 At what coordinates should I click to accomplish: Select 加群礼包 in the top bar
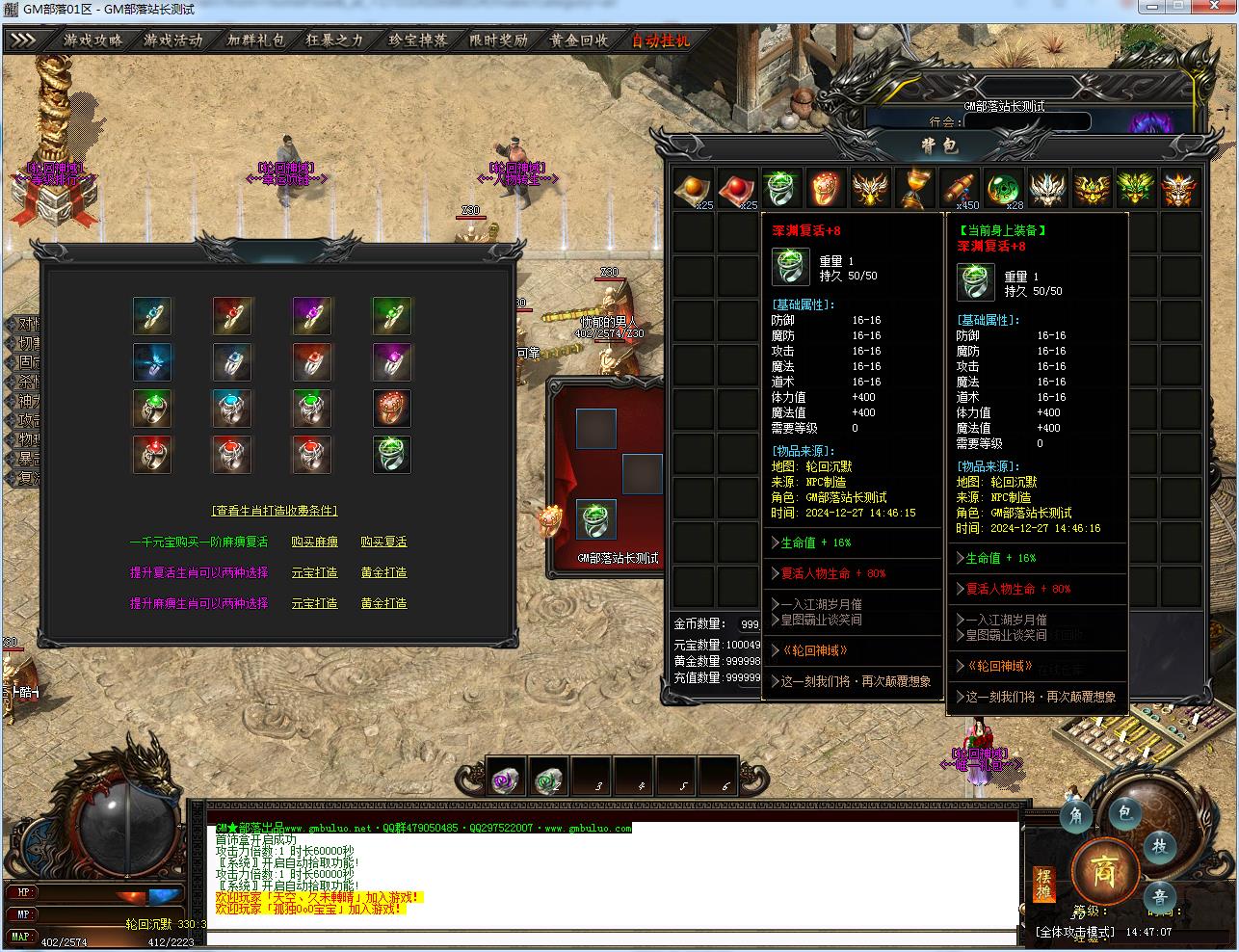point(255,40)
